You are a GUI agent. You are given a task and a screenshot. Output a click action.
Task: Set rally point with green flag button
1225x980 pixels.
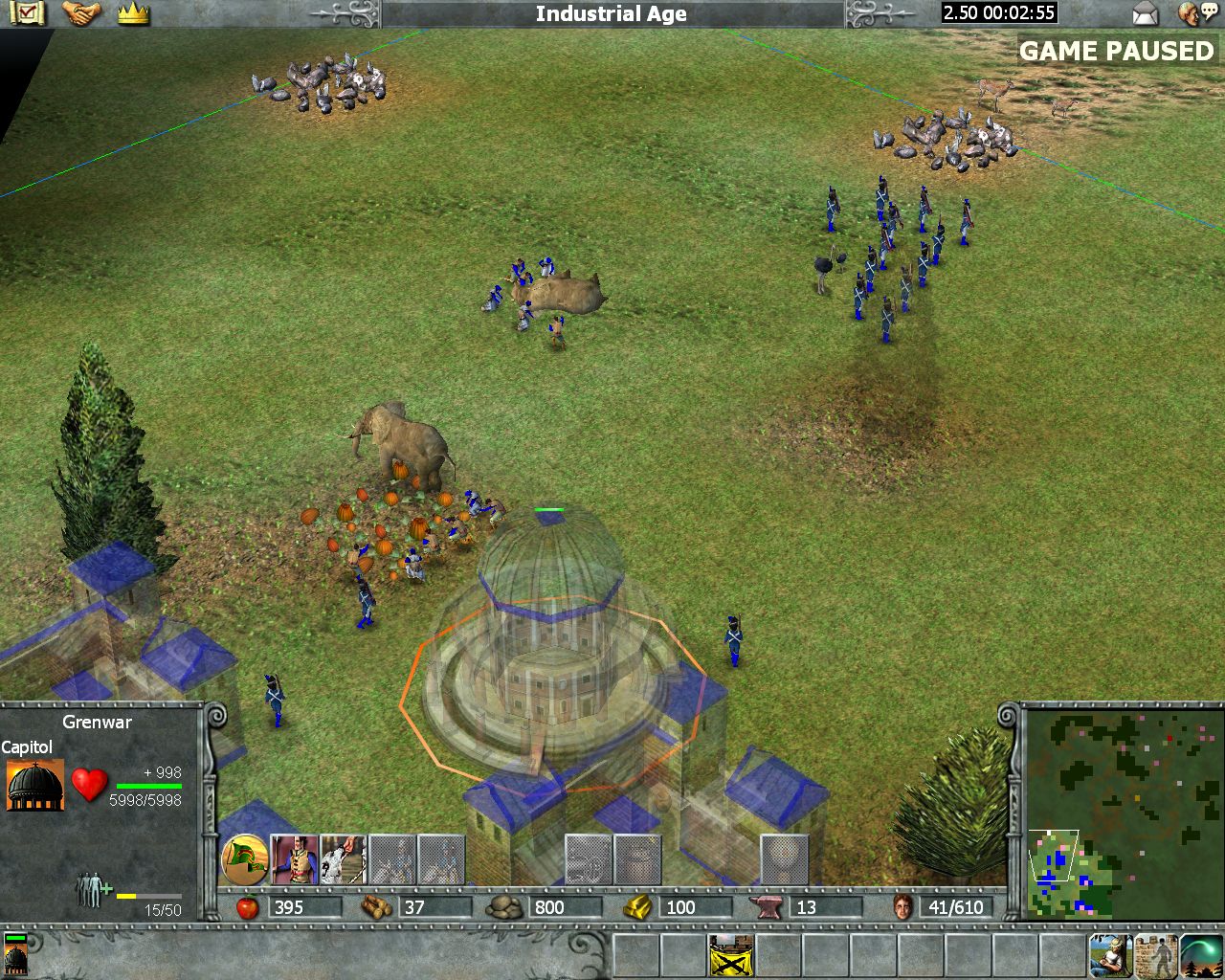click(x=244, y=859)
